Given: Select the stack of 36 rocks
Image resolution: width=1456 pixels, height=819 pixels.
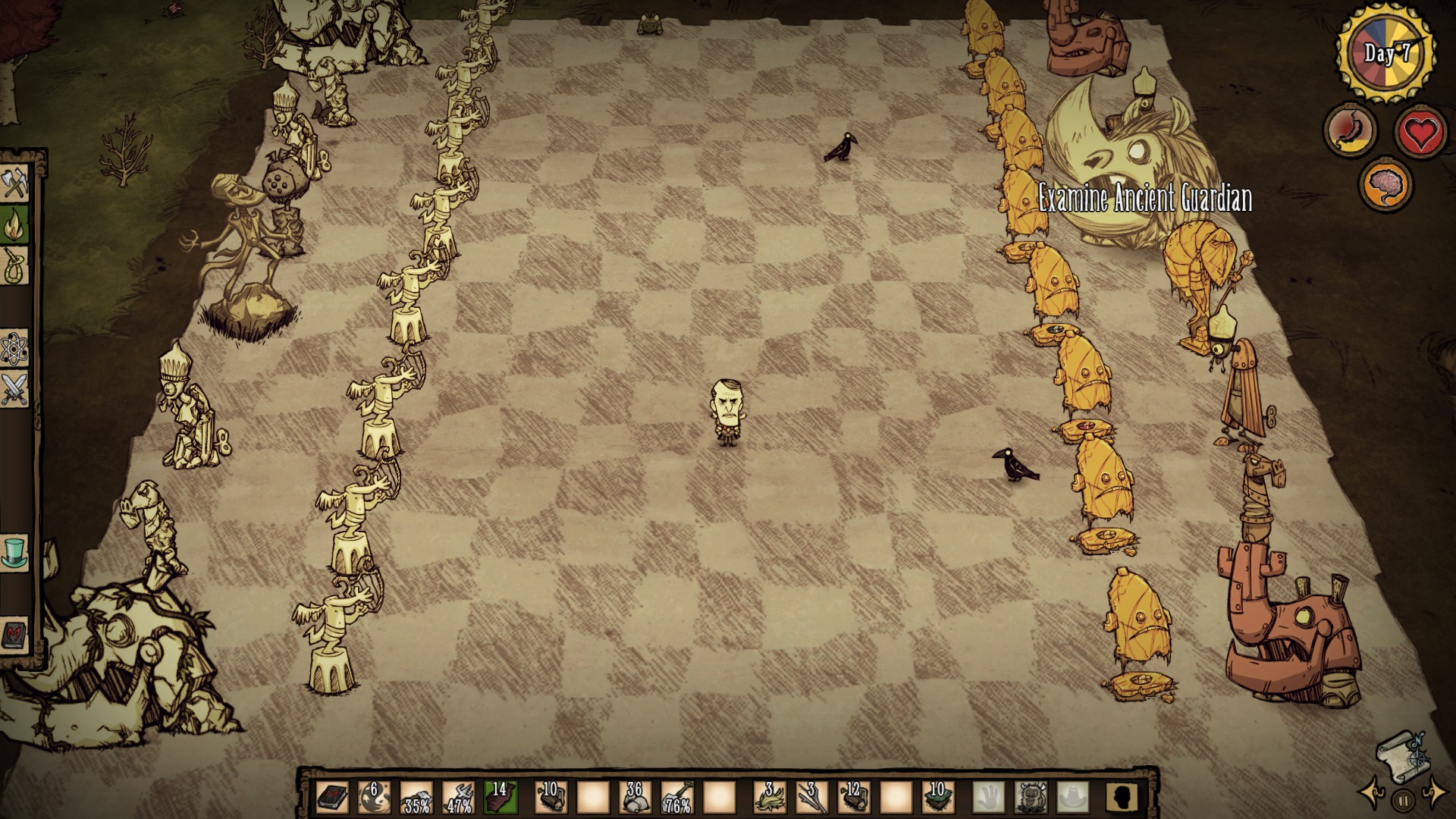Looking at the screenshot, I should tap(634, 798).
